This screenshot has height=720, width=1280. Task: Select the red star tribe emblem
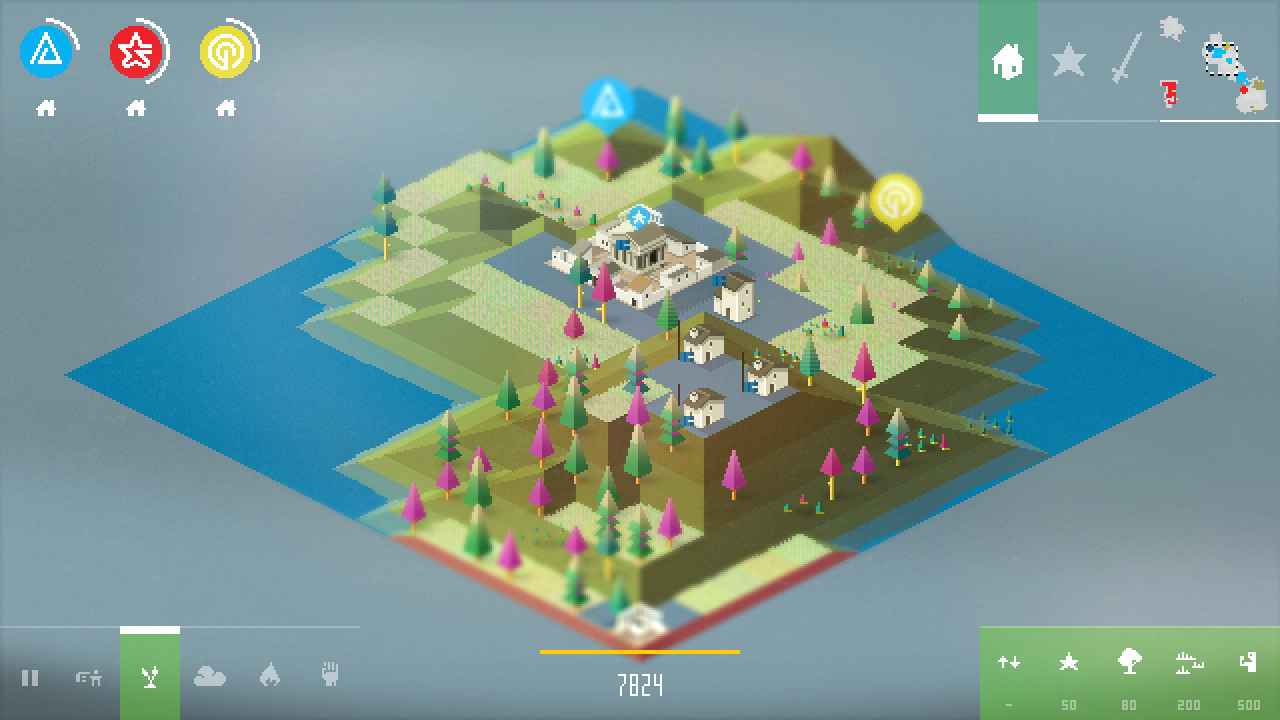pyautogui.click(x=136, y=52)
